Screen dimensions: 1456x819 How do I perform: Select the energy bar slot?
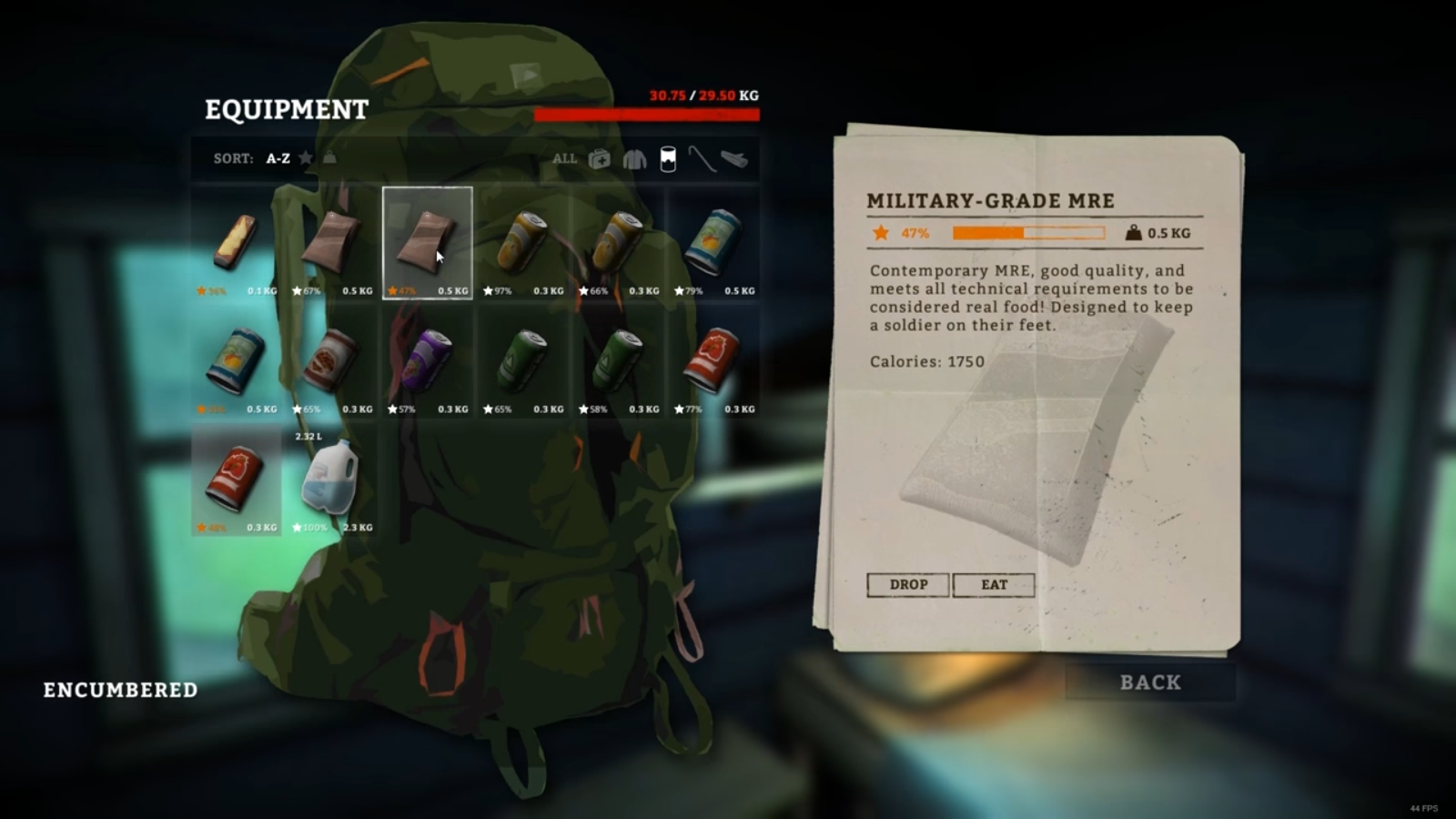click(237, 243)
